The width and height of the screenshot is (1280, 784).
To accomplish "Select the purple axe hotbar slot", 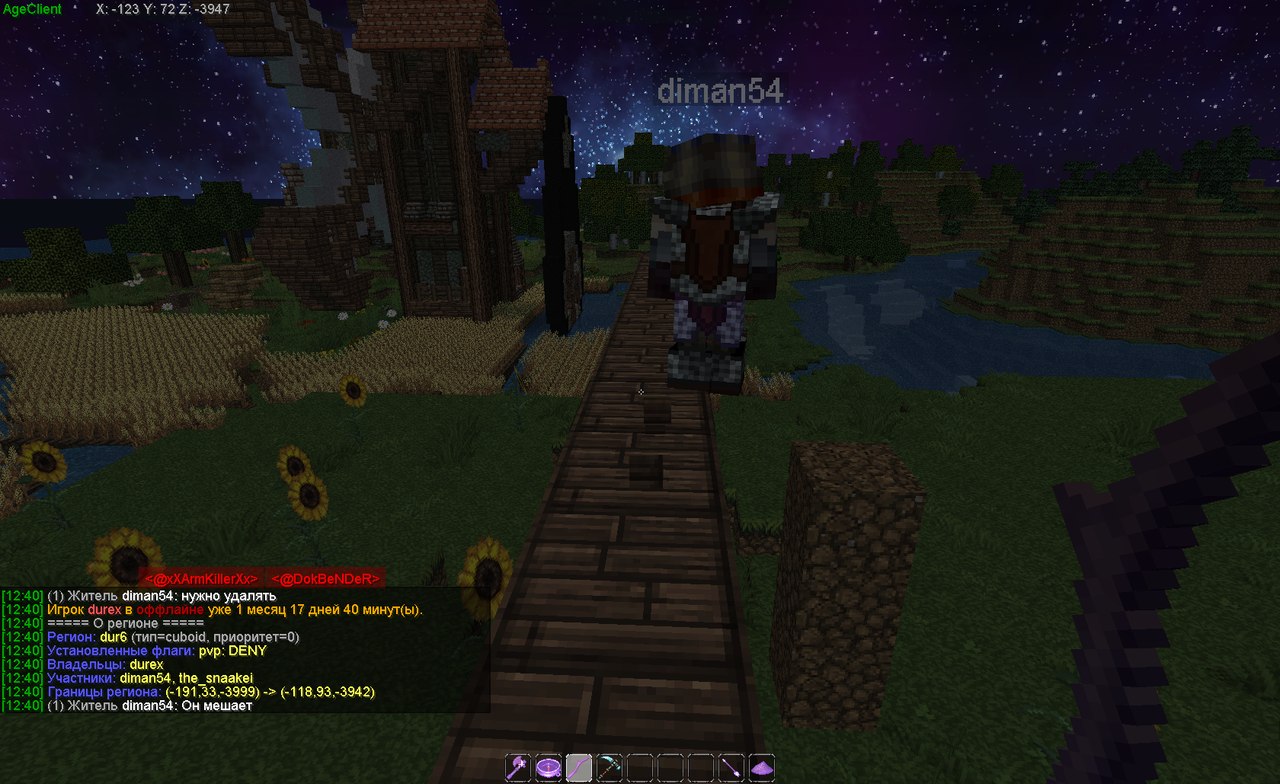I will tap(518, 768).
